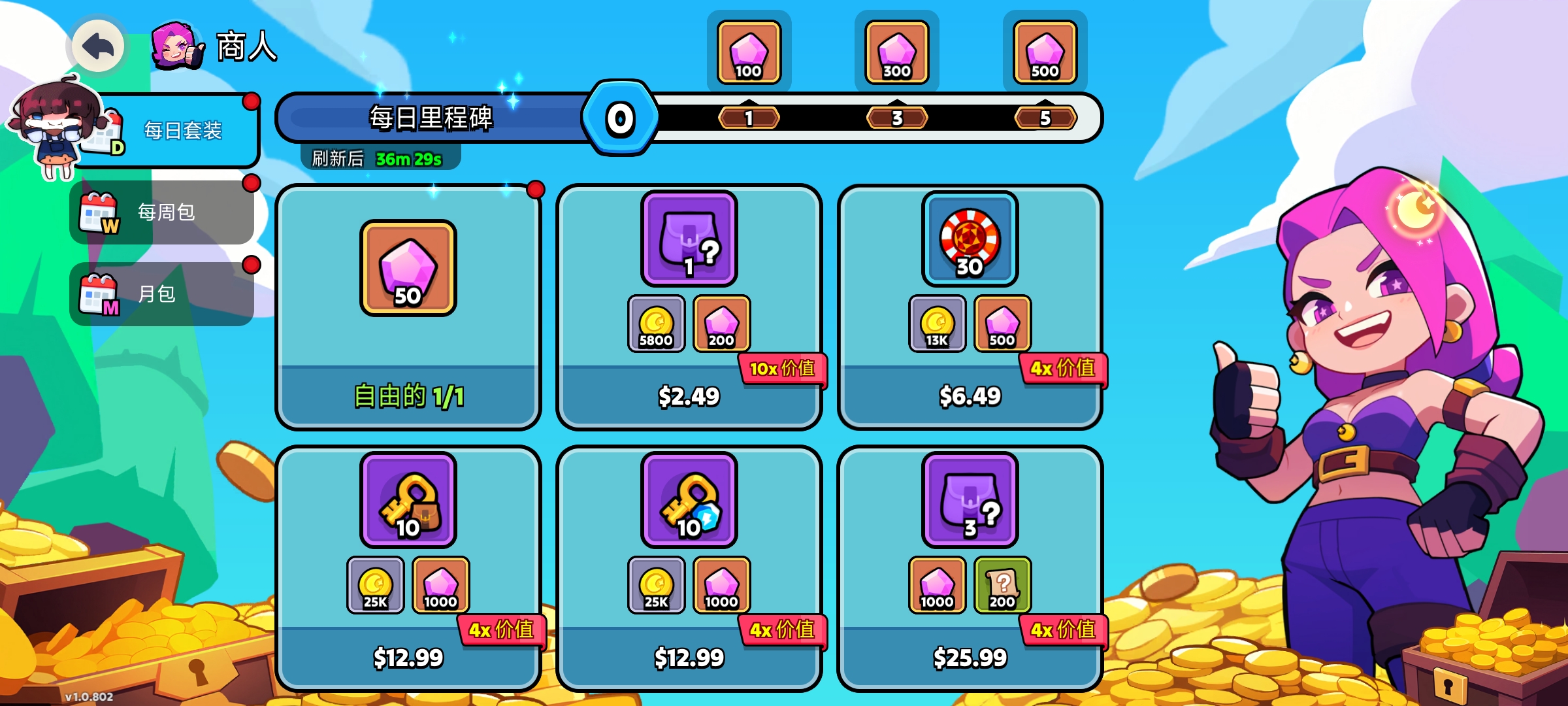Inspect the 30 poker chips icon

coord(970,239)
